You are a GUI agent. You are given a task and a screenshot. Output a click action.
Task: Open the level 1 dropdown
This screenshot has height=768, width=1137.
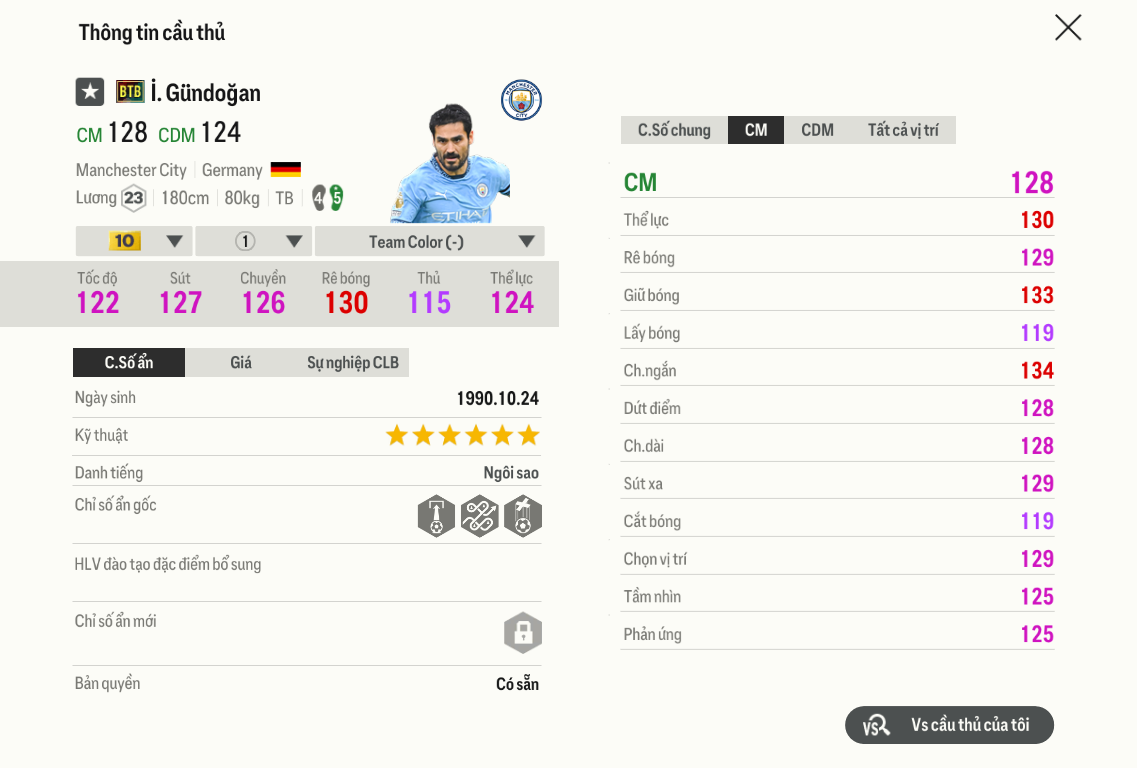(254, 241)
